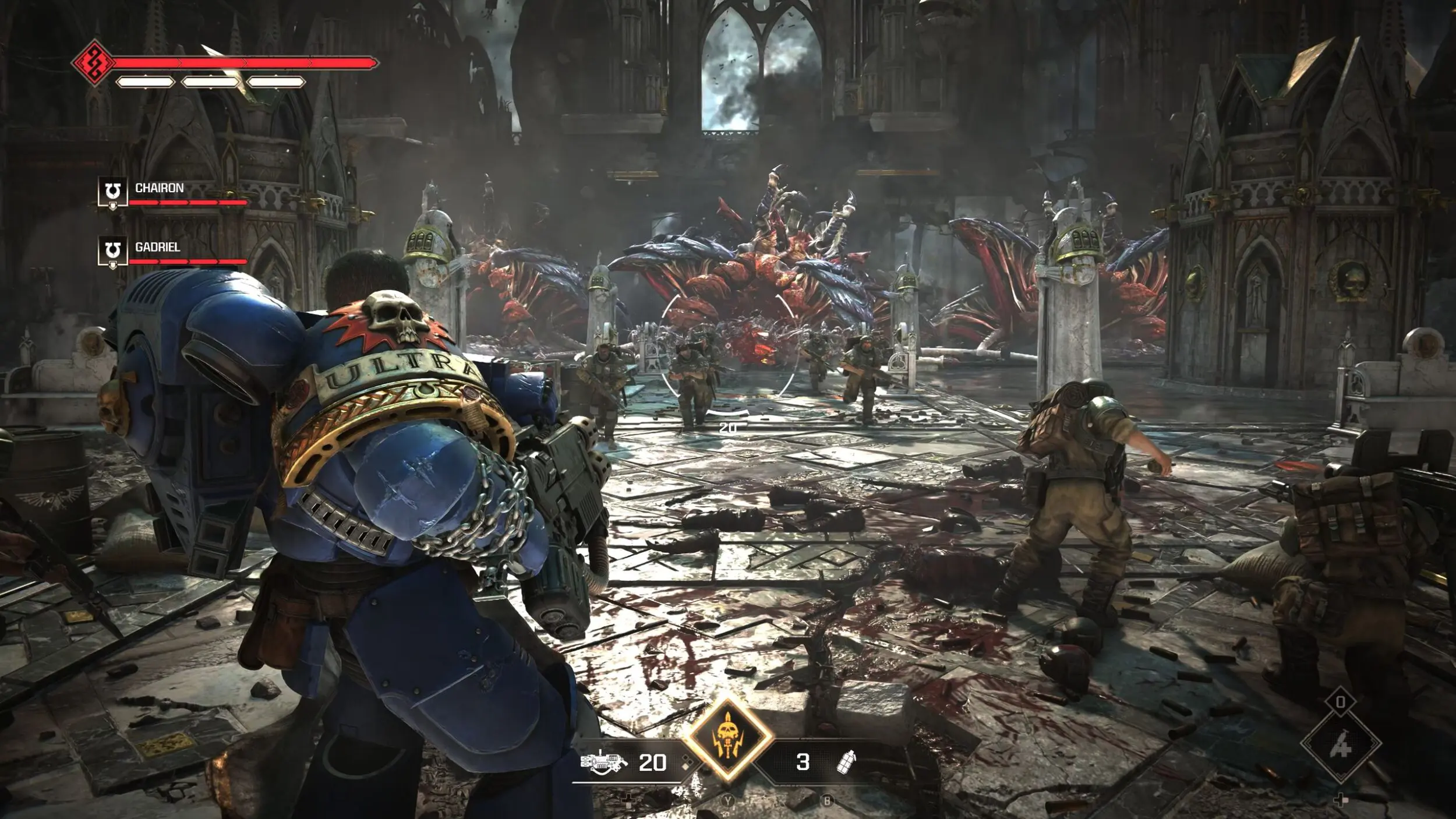
Task: Select squadmate Chairon's portrait icon
Action: pyautogui.click(x=112, y=192)
